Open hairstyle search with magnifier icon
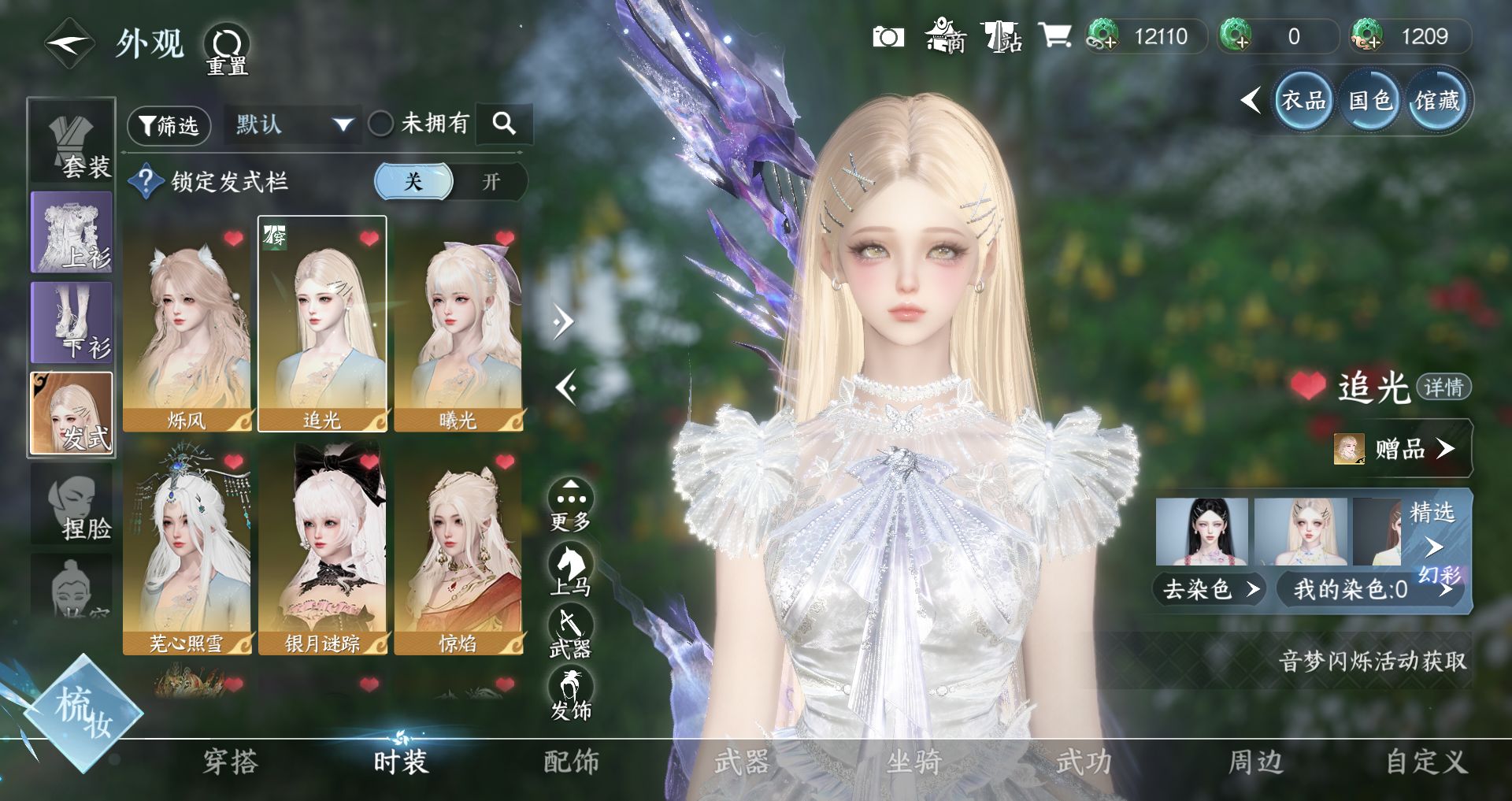Screen dimensions: 1512x801 504,124
